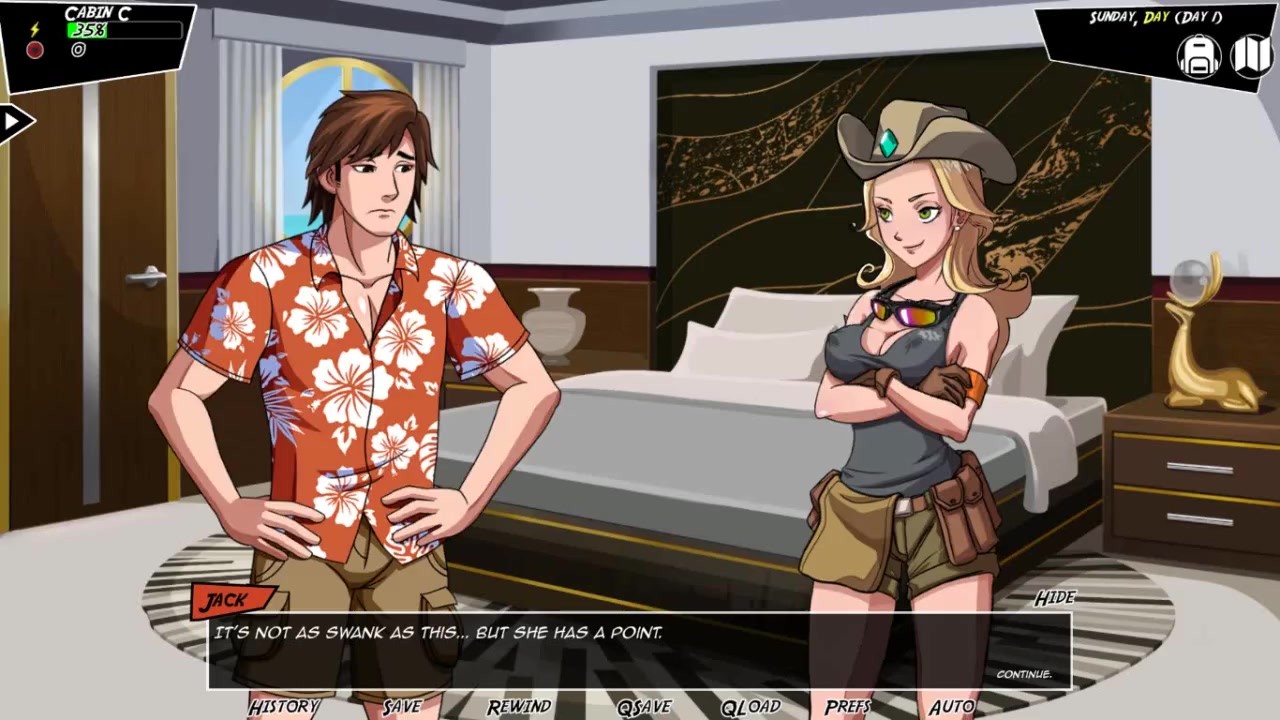Quick load with QLoad

[750, 707]
